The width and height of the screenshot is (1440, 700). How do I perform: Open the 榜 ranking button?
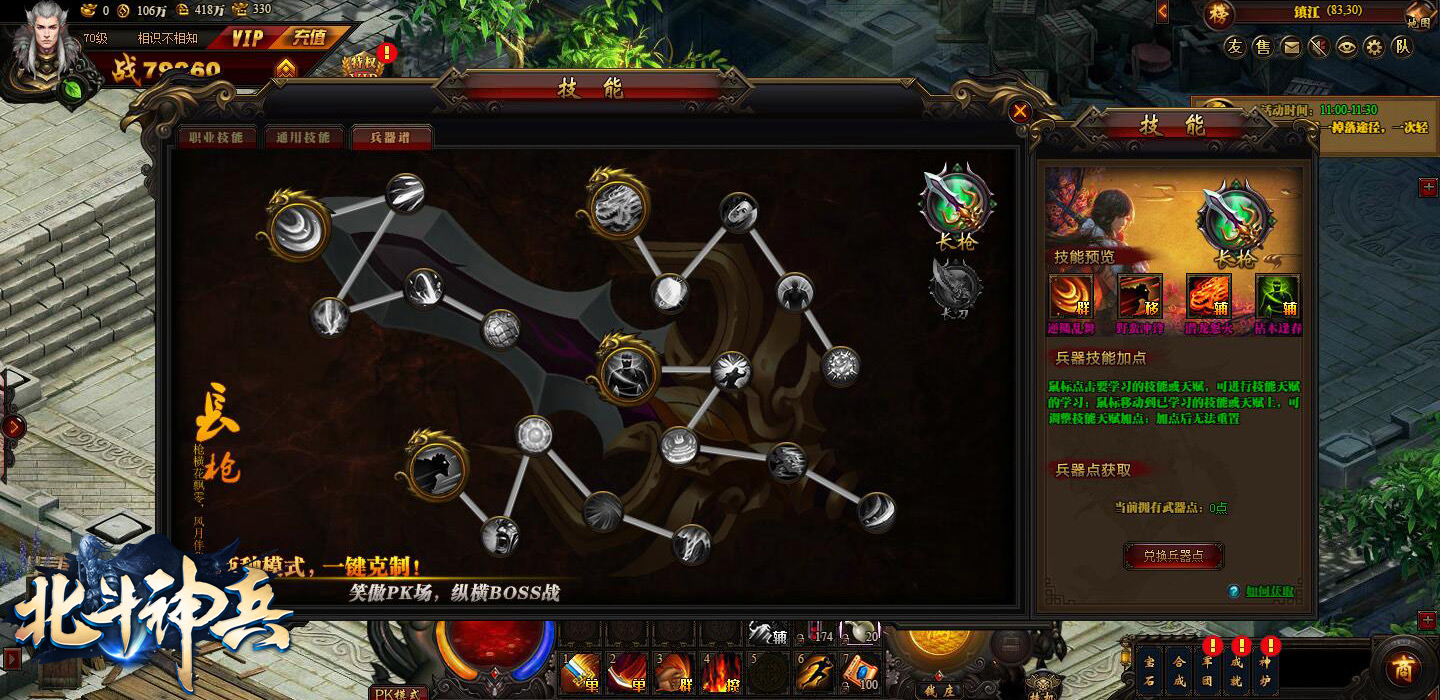pos(1218,14)
